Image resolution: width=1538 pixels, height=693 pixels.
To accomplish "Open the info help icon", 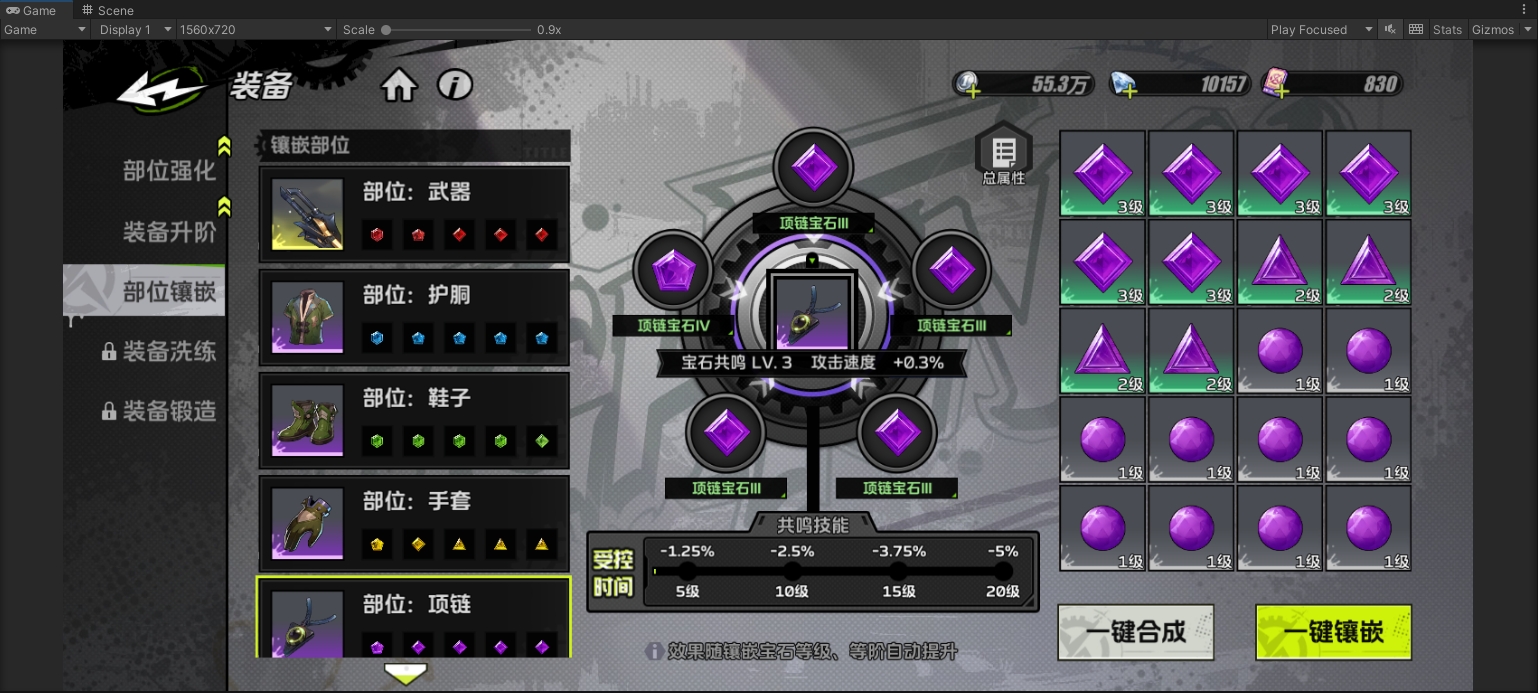I will (455, 86).
